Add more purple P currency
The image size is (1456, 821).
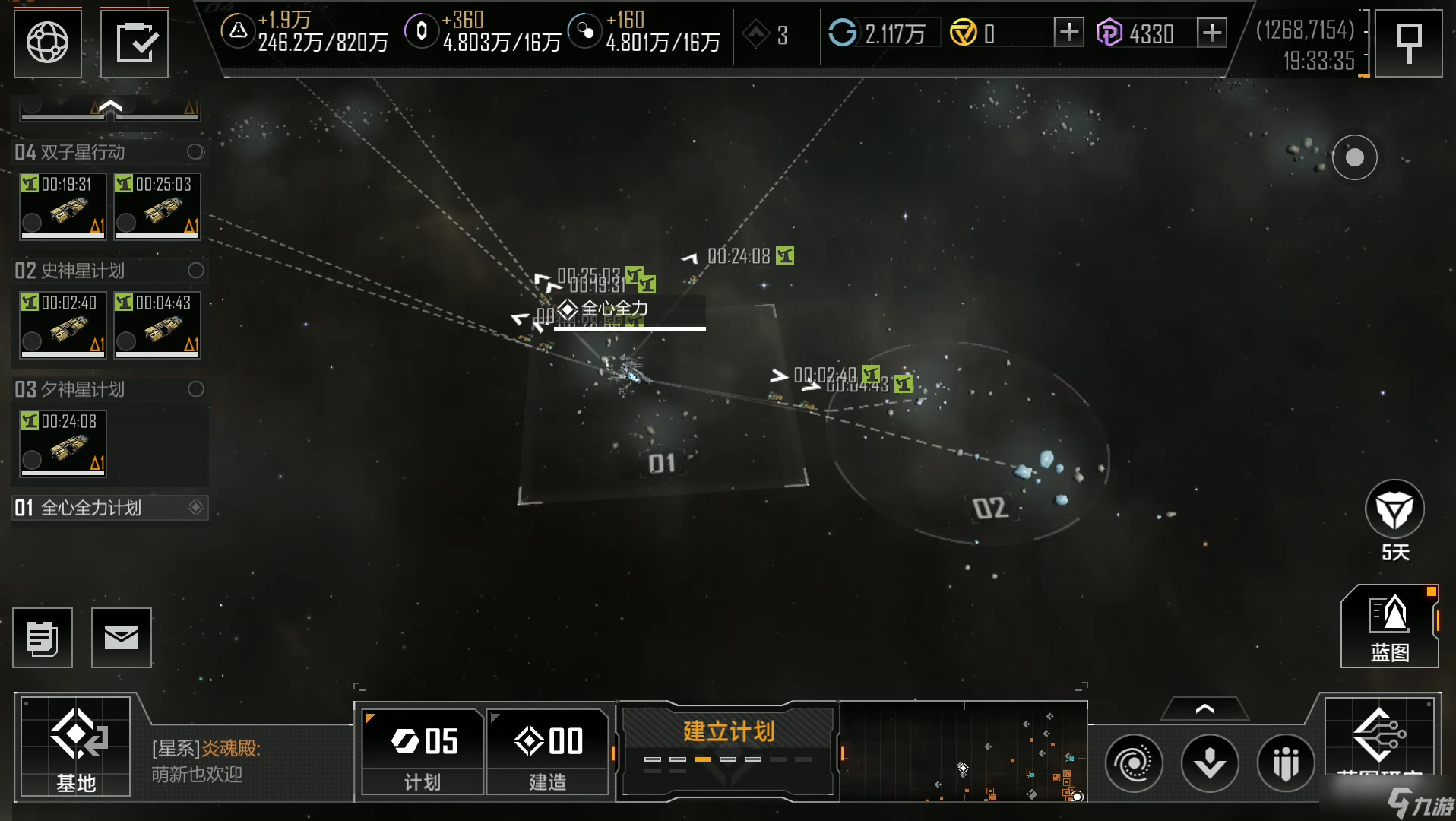click(x=1211, y=33)
